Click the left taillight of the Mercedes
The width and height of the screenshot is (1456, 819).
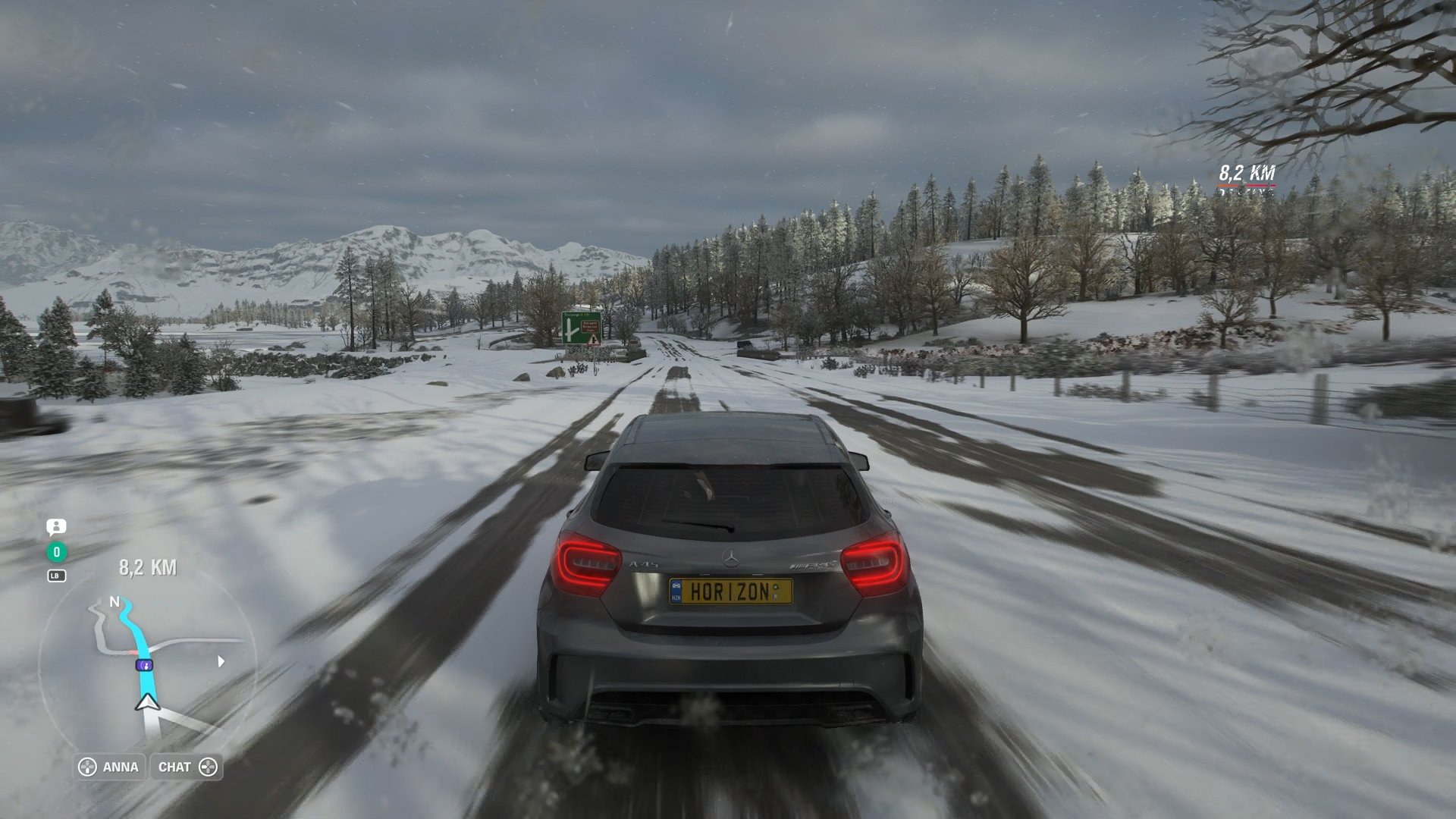[x=588, y=559]
